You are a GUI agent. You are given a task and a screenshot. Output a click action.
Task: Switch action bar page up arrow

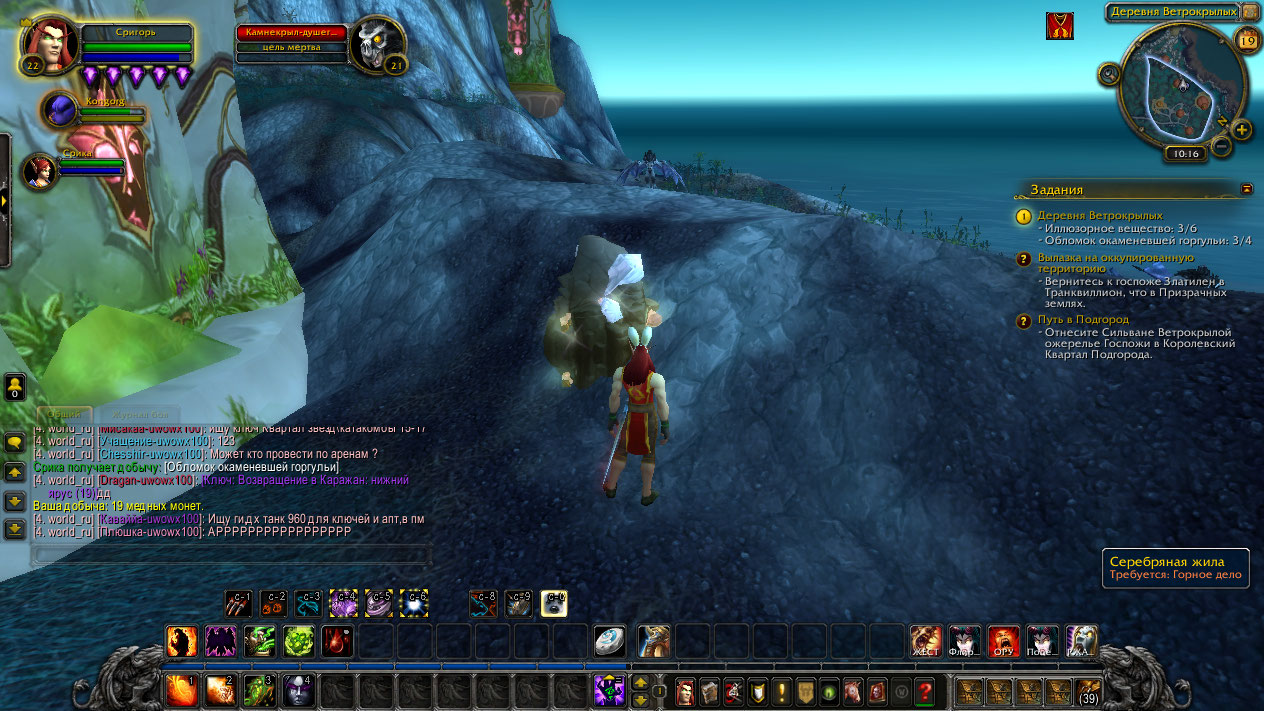pos(641,682)
